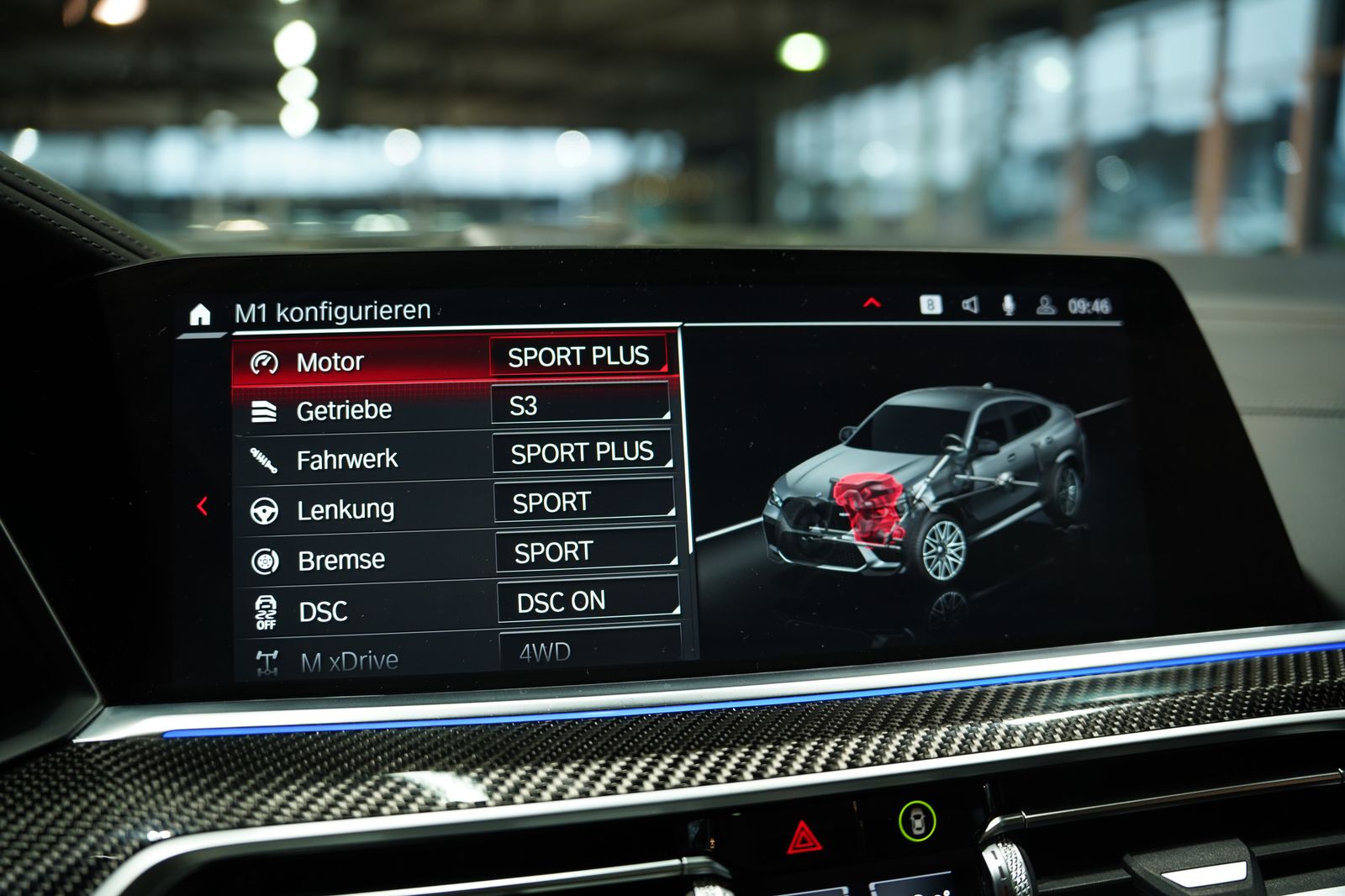The height and width of the screenshot is (896, 1345).
Task: Open the Fahrwerk SPORT PLUS dropdown
Action: point(582,453)
